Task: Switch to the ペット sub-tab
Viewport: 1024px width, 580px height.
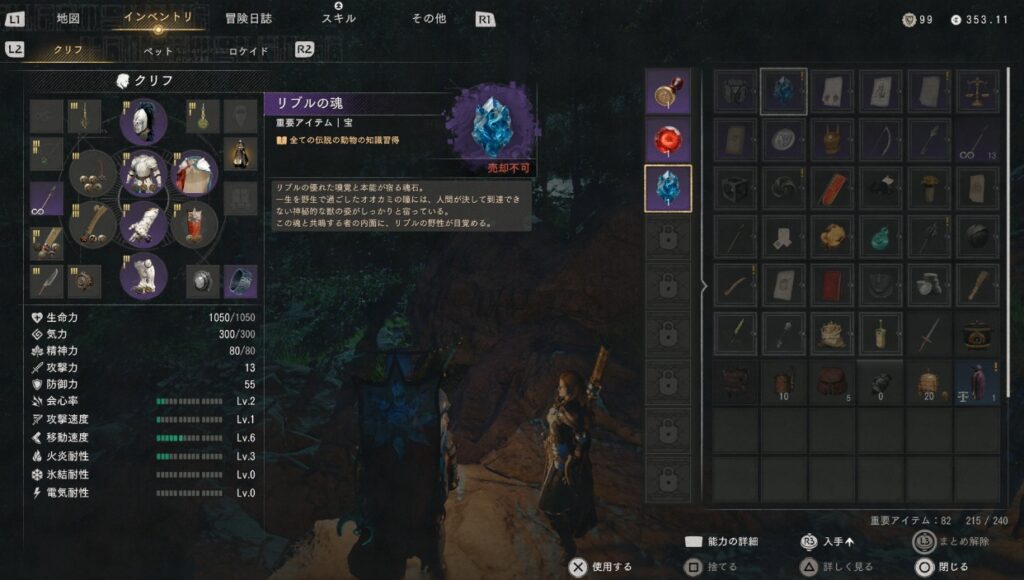Action: click(158, 51)
